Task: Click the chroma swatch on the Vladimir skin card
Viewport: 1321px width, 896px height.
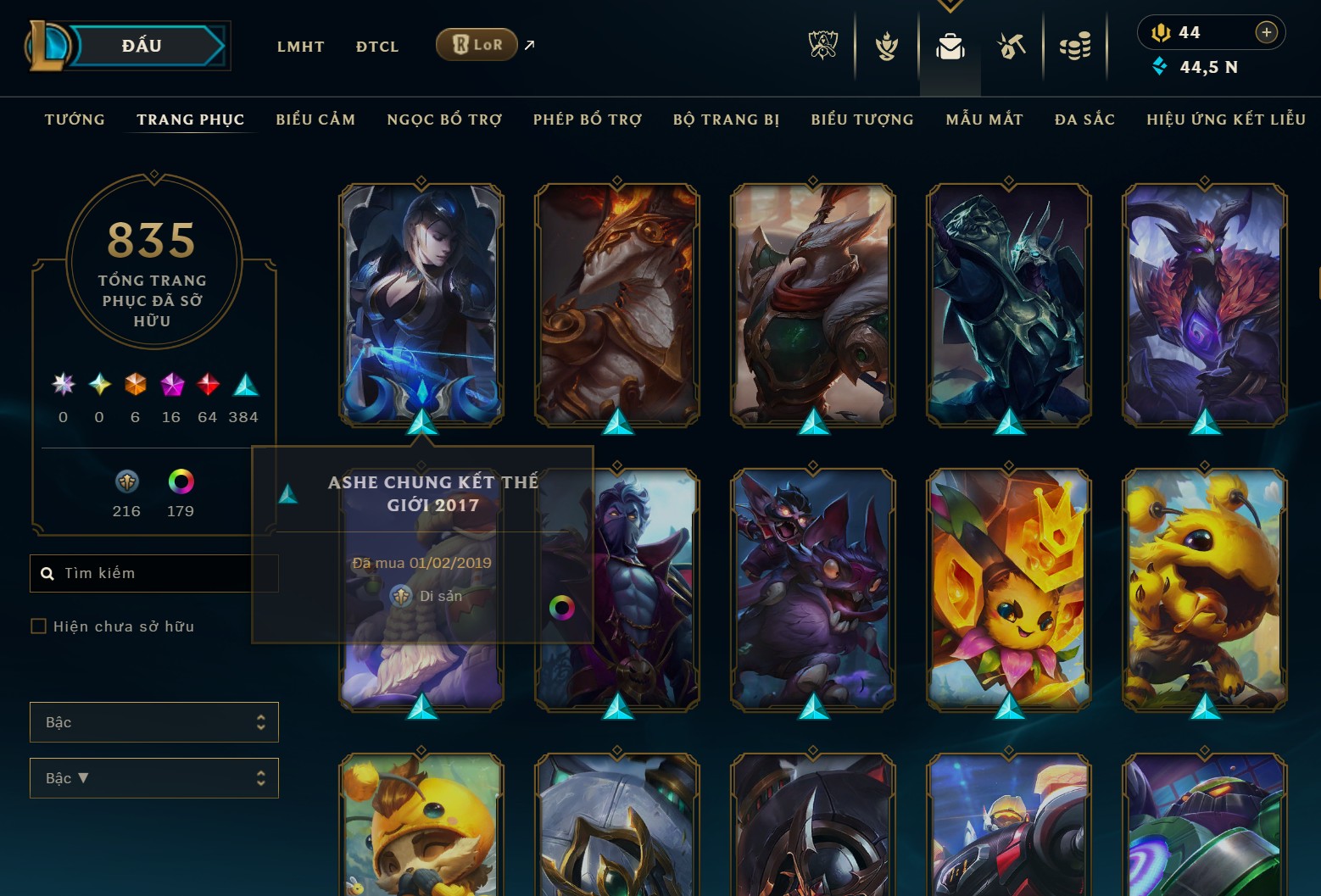Action: (x=563, y=607)
